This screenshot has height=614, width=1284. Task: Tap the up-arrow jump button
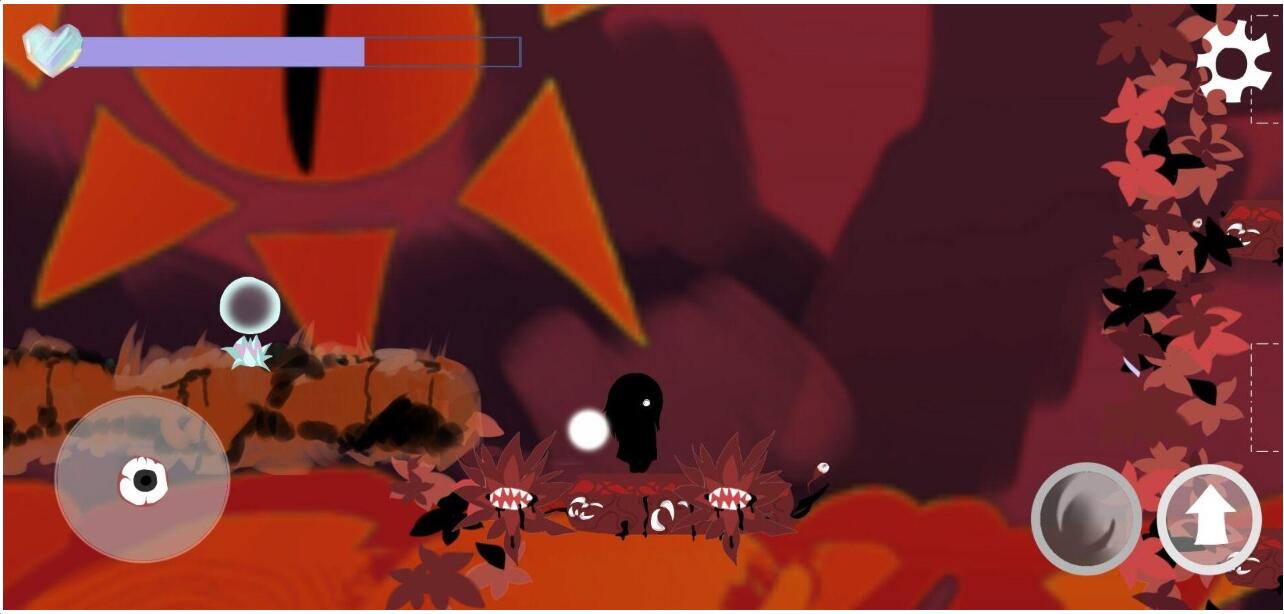pyautogui.click(x=1209, y=518)
